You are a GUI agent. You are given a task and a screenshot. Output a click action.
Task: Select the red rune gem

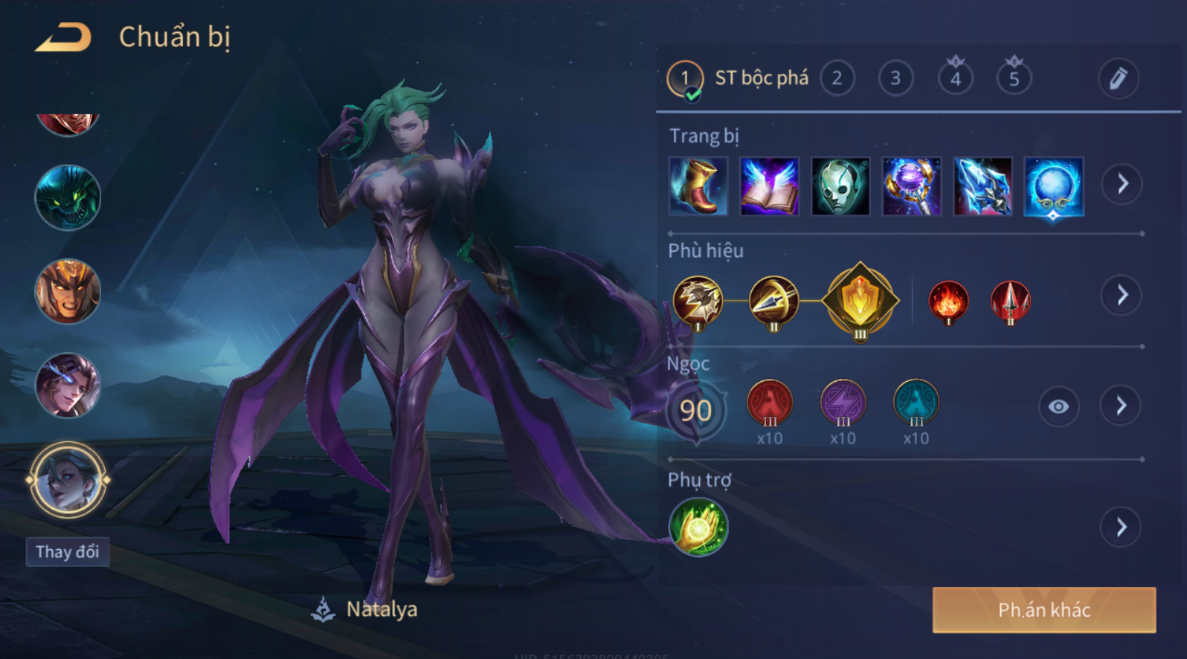[769, 403]
